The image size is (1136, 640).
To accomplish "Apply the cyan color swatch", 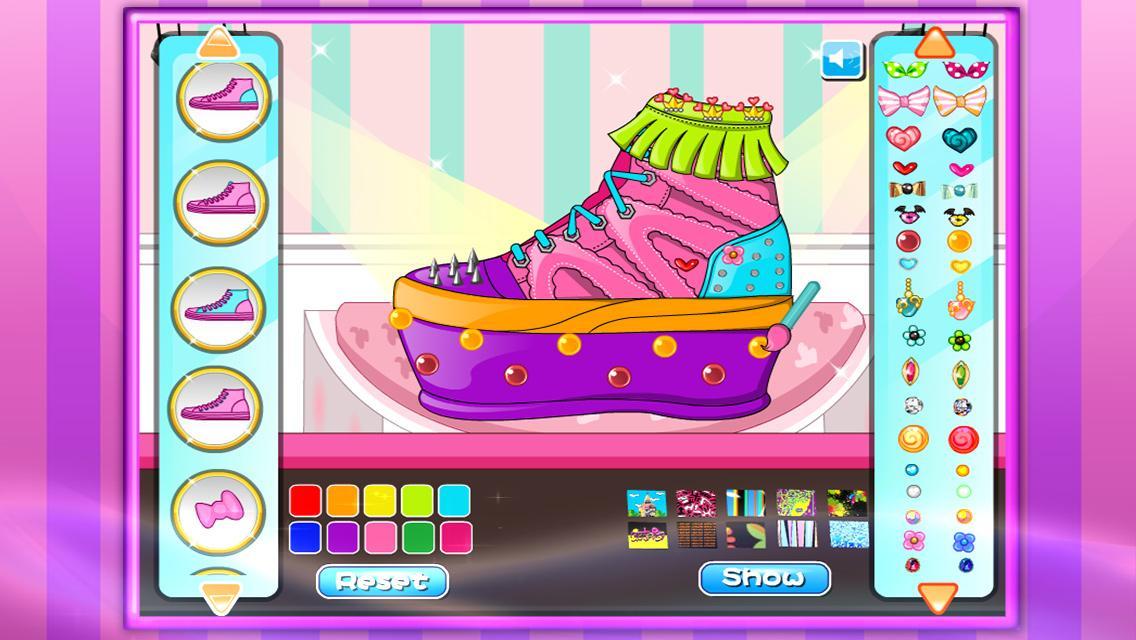I will pyautogui.click(x=454, y=500).
